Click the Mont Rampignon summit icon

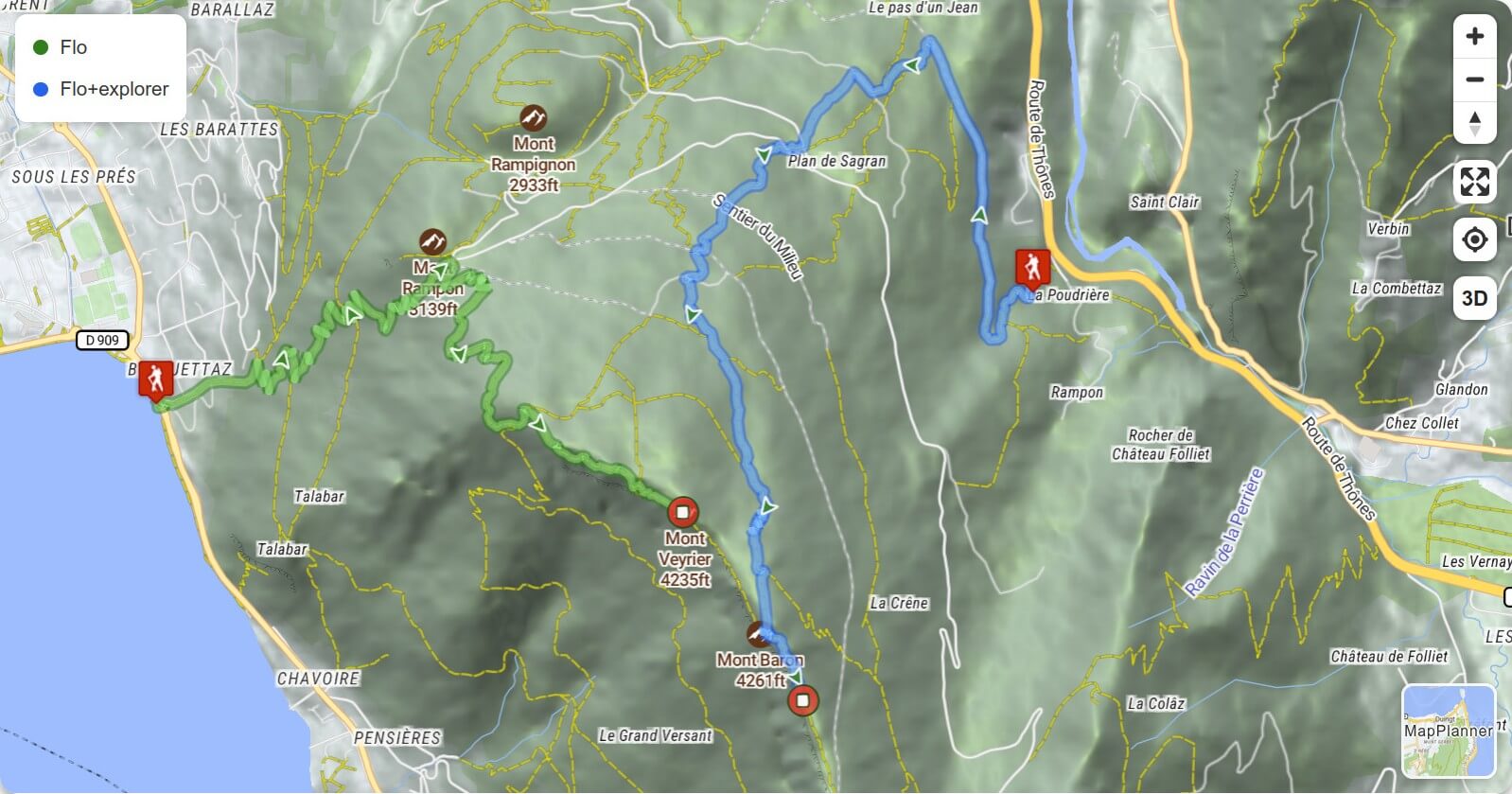click(x=533, y=118)
